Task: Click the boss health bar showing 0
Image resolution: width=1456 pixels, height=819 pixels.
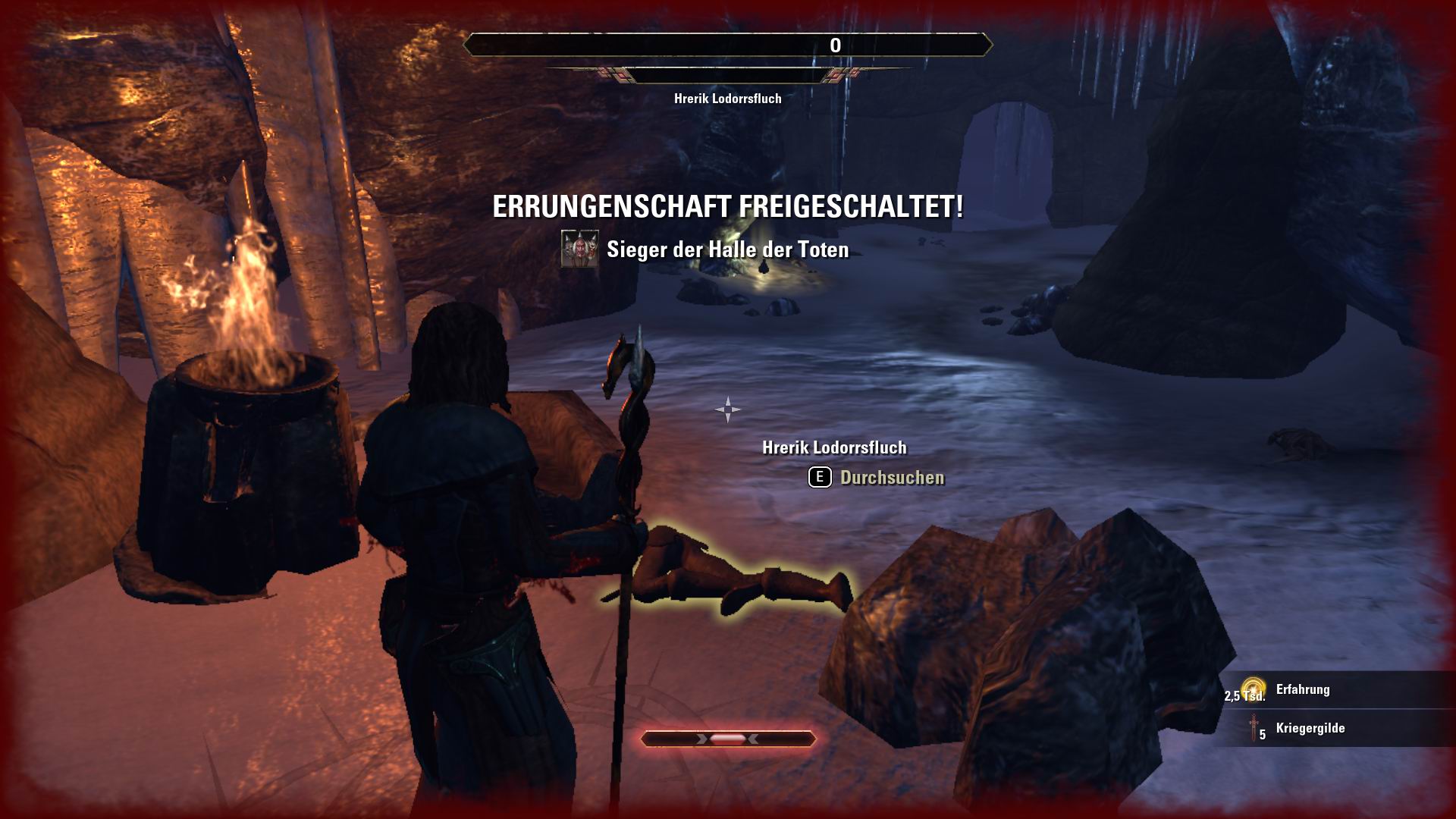Action: pos(728,45)
